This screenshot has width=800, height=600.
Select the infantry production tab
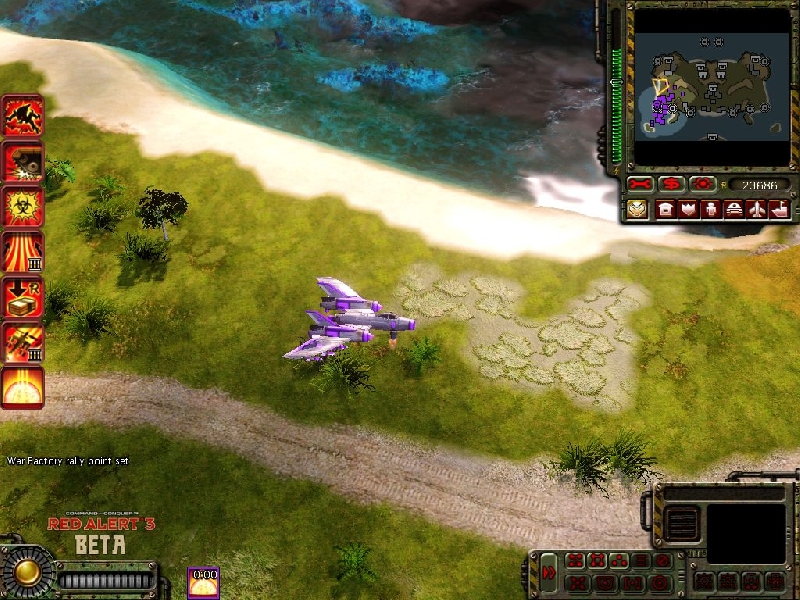pyautogui.click(x=711, y=209)
